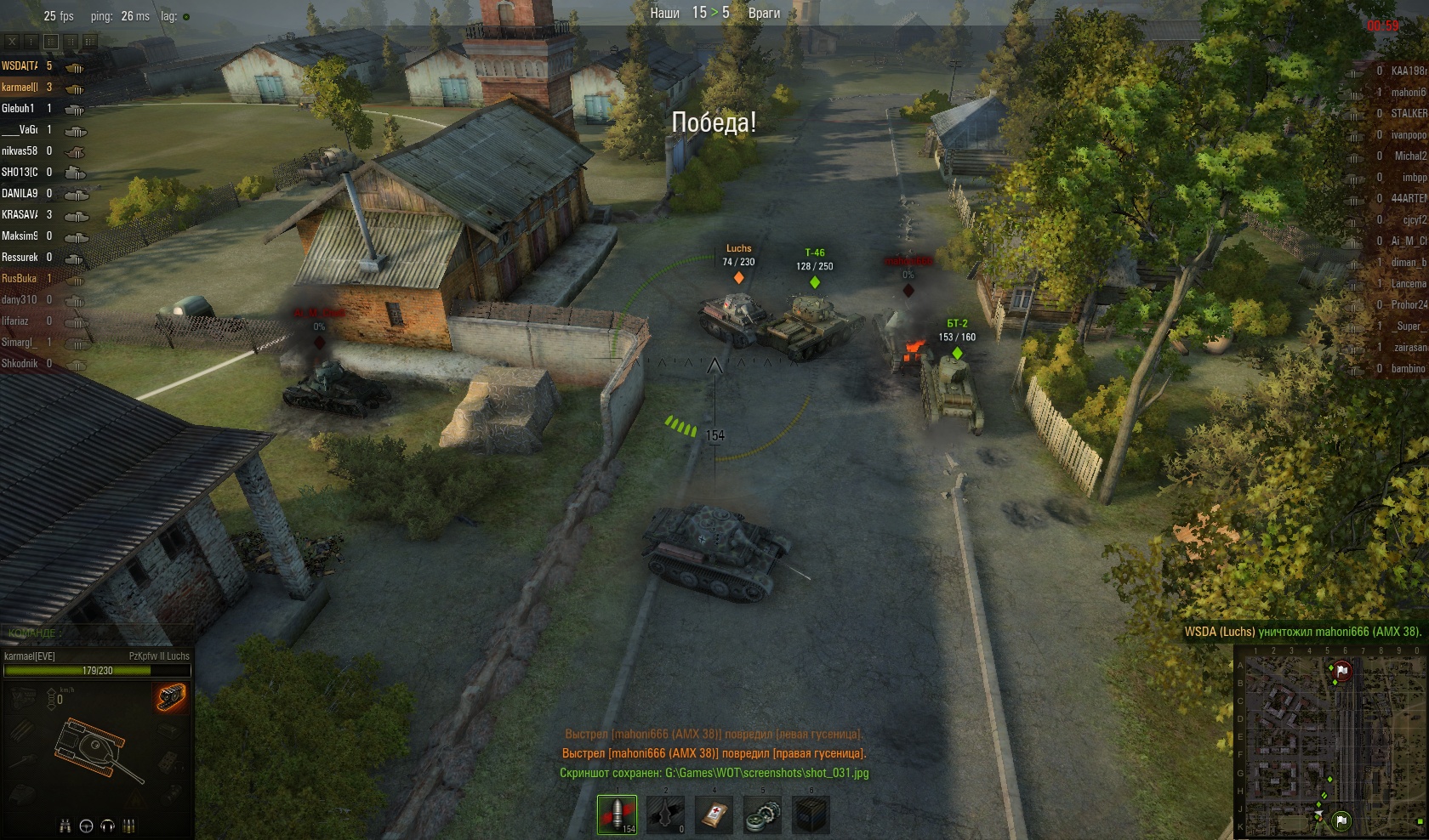1429x840 pixels.
Task: Click the engine module icon in damage panel
Action: click(23, 699)
